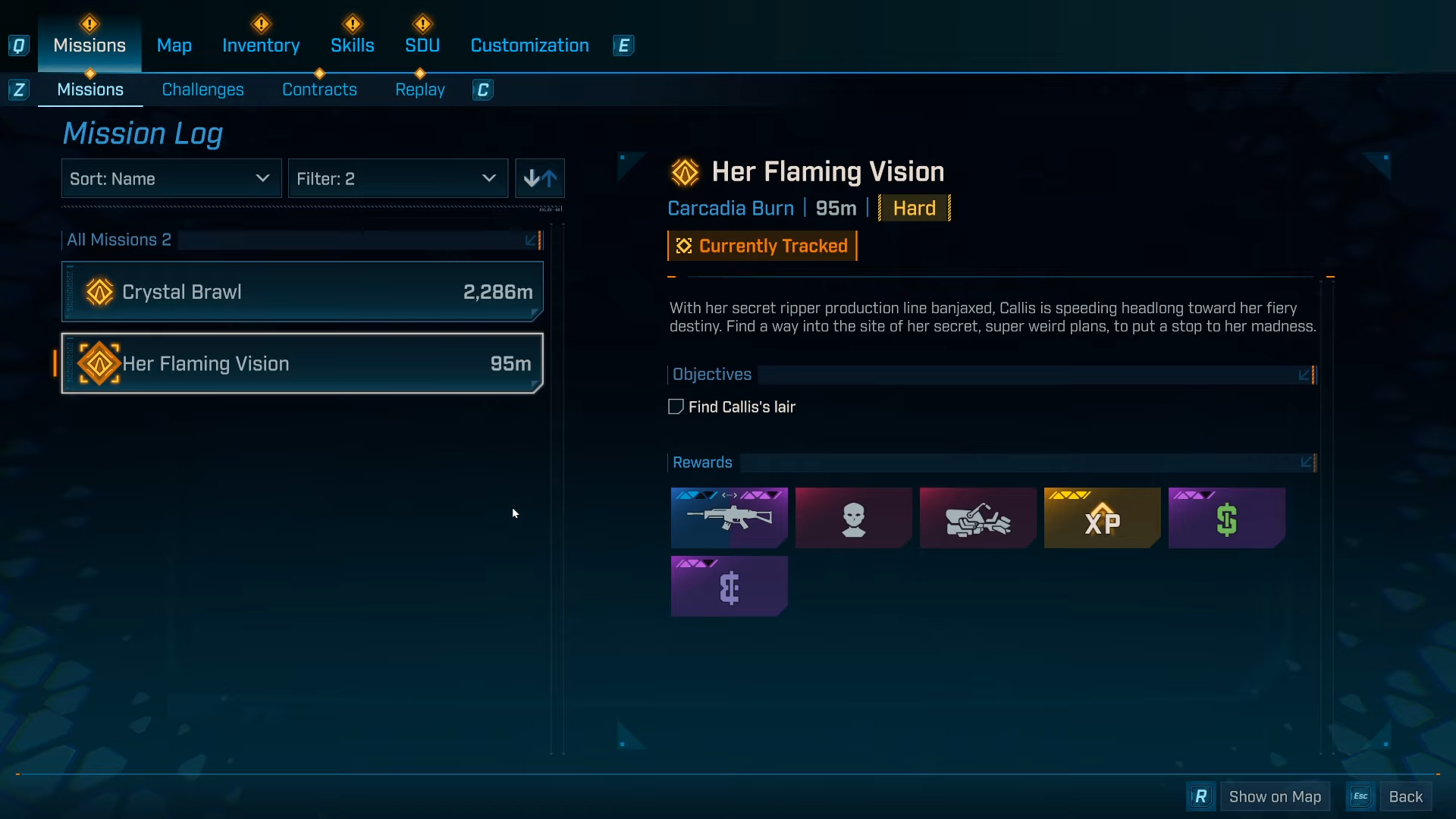
Task: Switch to the Map tab
Action: (x=174, y=45)
